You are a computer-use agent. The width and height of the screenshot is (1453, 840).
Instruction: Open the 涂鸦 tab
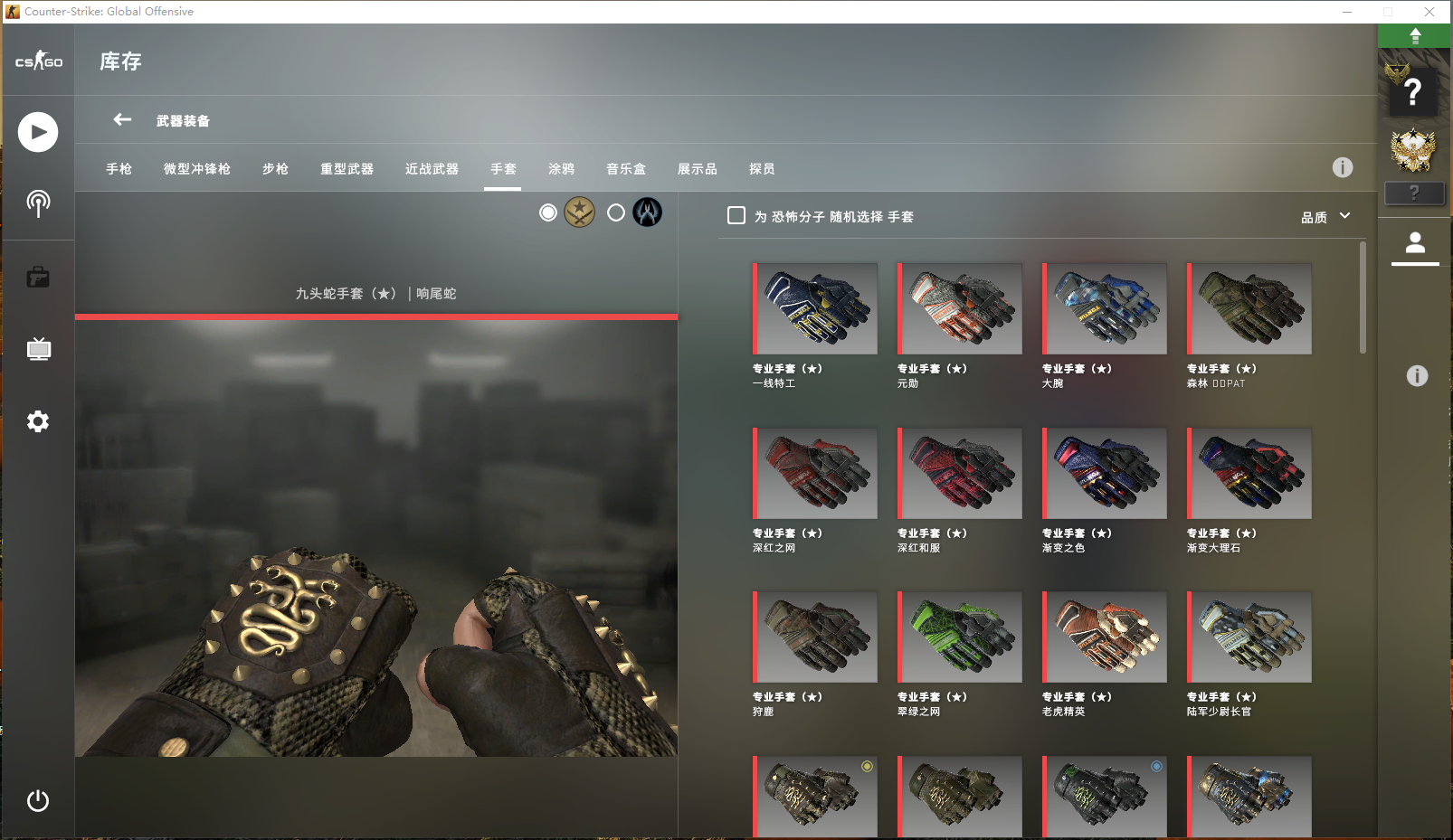point(561,169)
